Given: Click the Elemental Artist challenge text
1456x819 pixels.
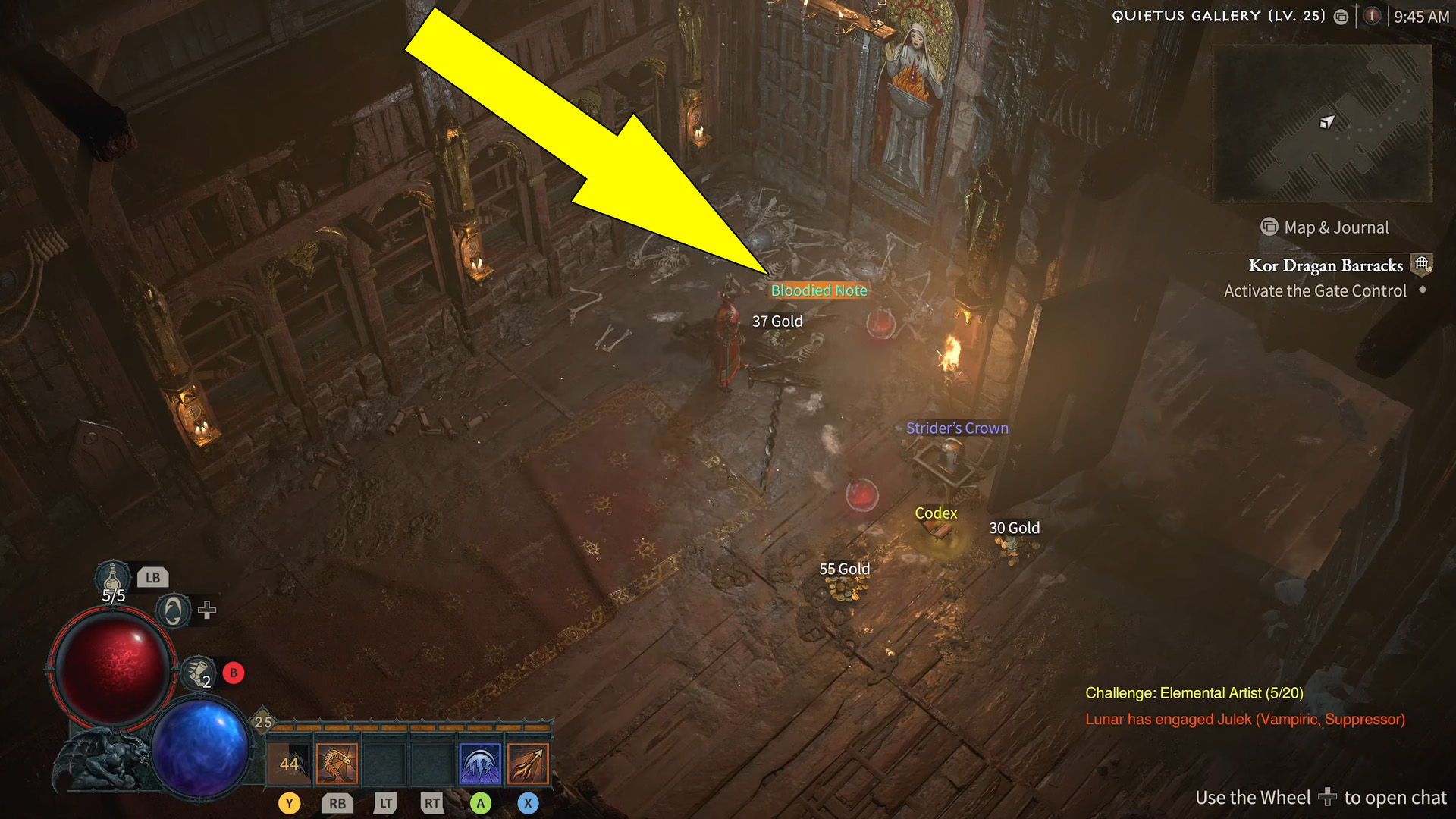Looking at the screenshot, I should (1194, 692).
